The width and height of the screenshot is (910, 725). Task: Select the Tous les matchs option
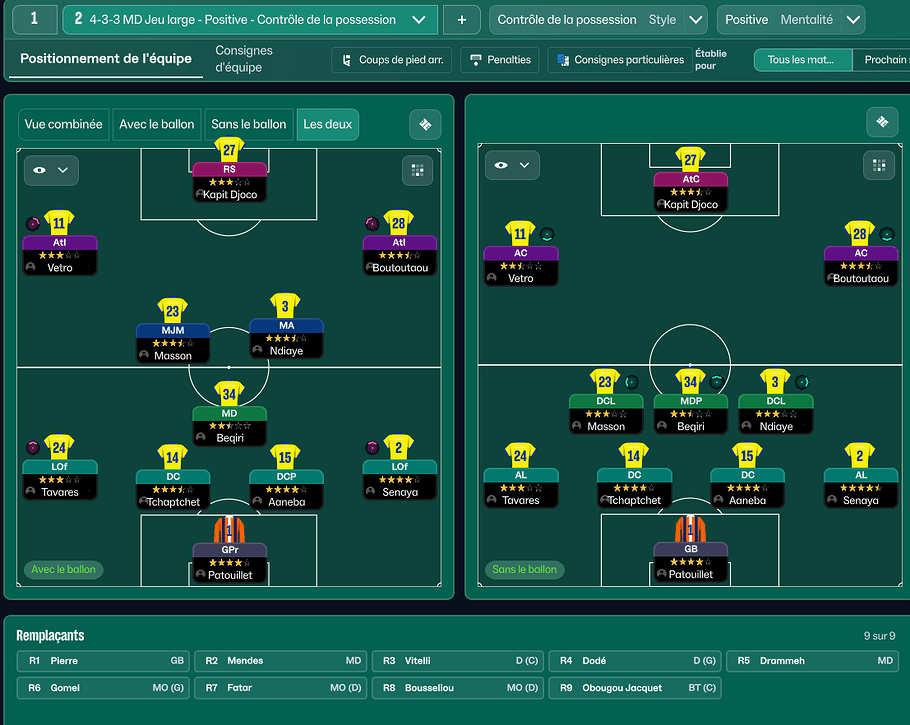tap(802, 60)
